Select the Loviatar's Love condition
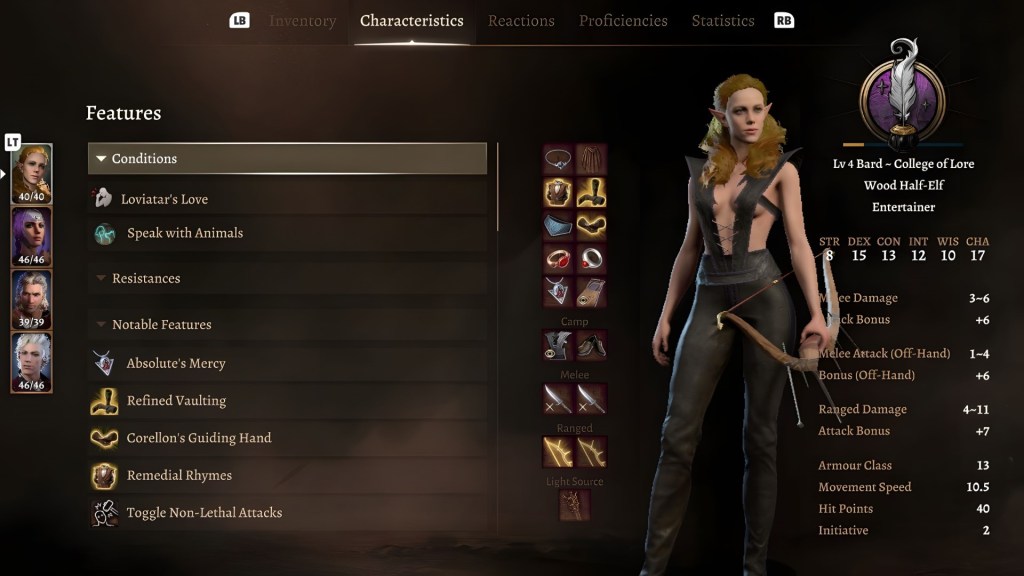This screenshot has height=576, width=1024. pos(164,199)
